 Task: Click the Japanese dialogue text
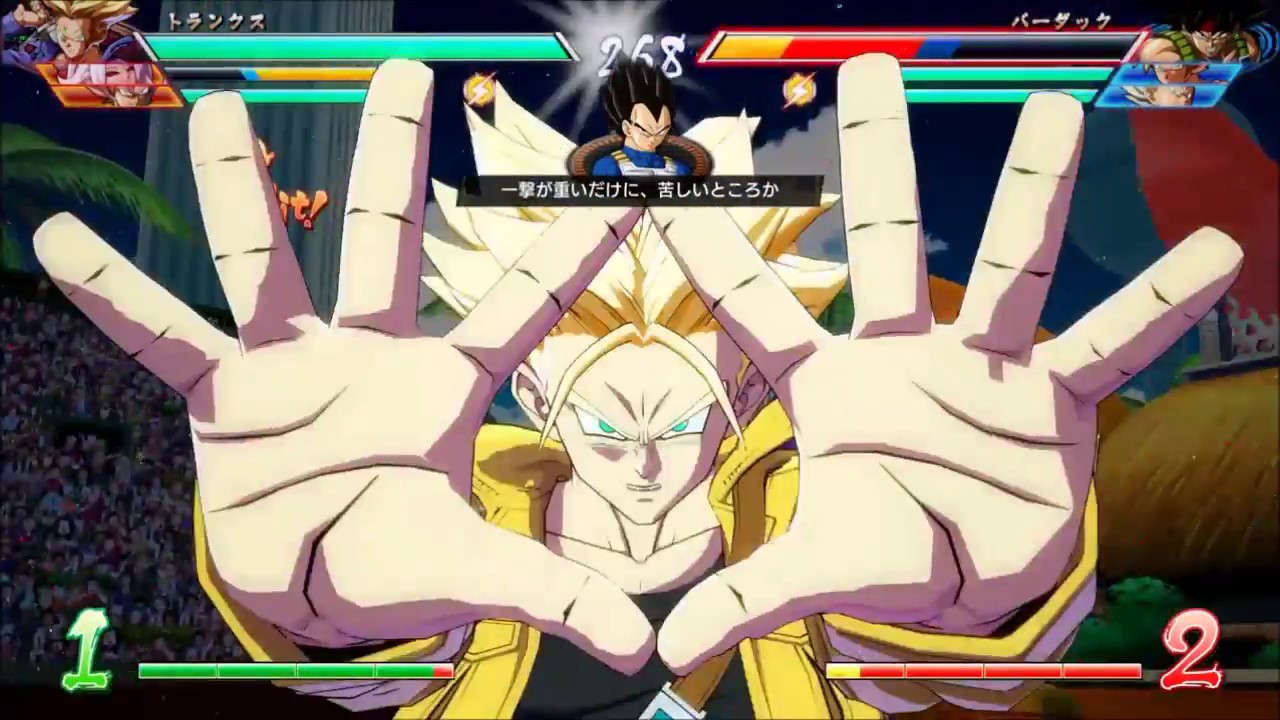[640, 190]
